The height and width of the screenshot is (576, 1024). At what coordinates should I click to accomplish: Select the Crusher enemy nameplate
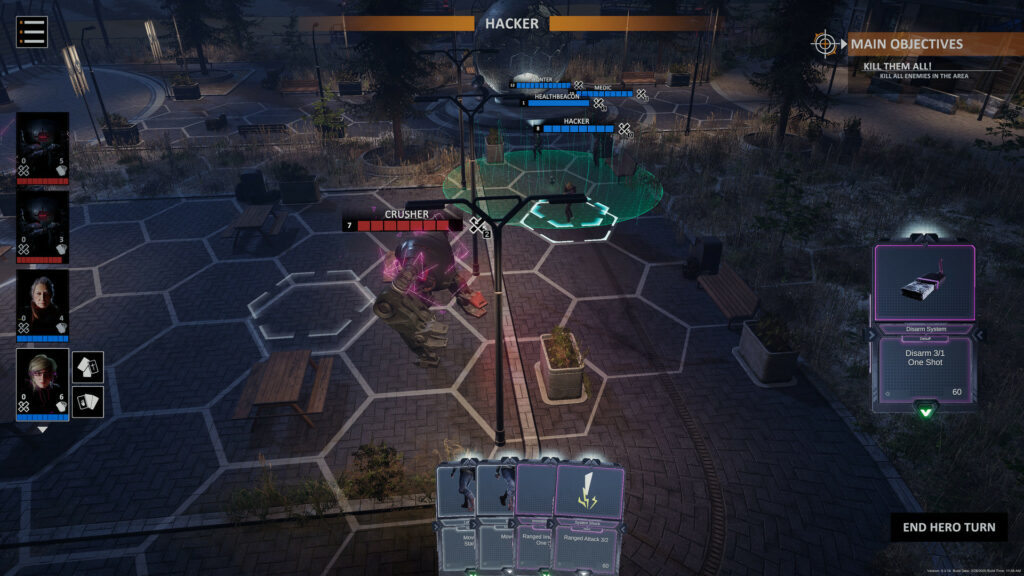(407, 215)
